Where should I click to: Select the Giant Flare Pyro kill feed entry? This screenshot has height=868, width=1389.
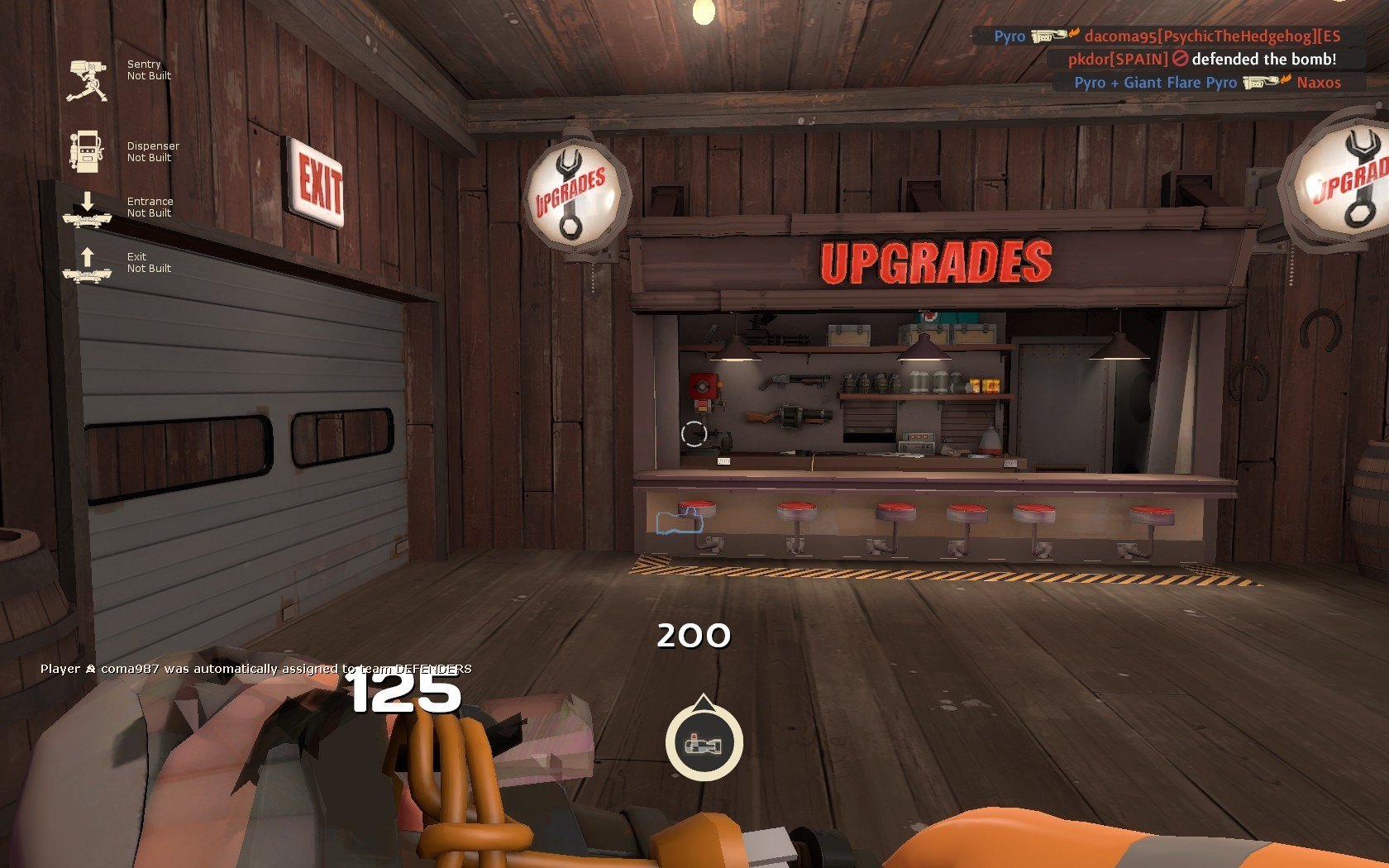pyautogui.click(x=1206, y=82)
